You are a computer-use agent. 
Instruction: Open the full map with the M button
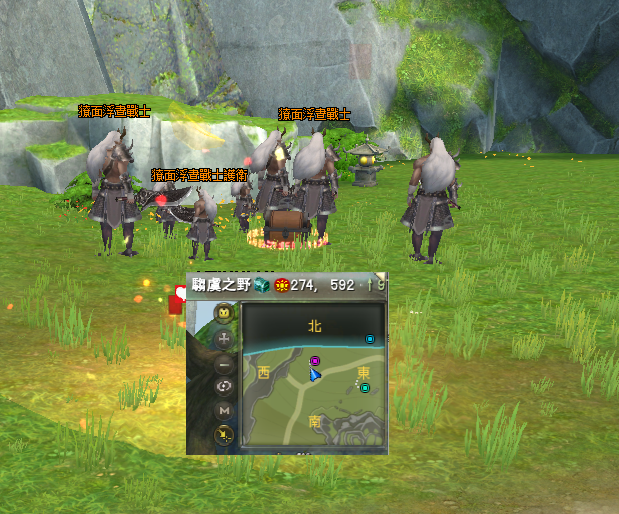click(224, 410)
